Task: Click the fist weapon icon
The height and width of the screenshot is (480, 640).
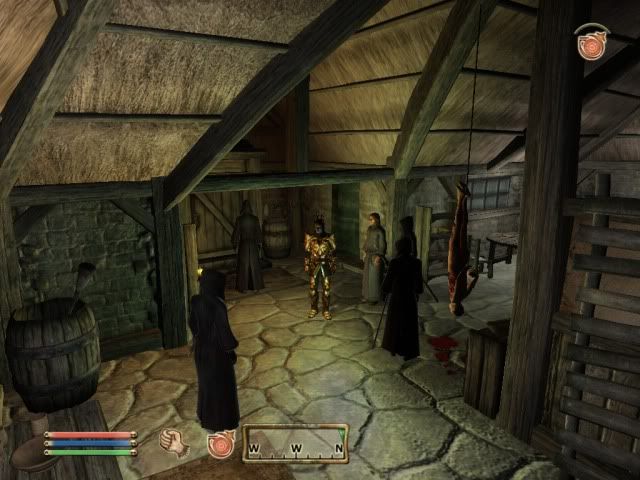Action: (x=176, y=441)
